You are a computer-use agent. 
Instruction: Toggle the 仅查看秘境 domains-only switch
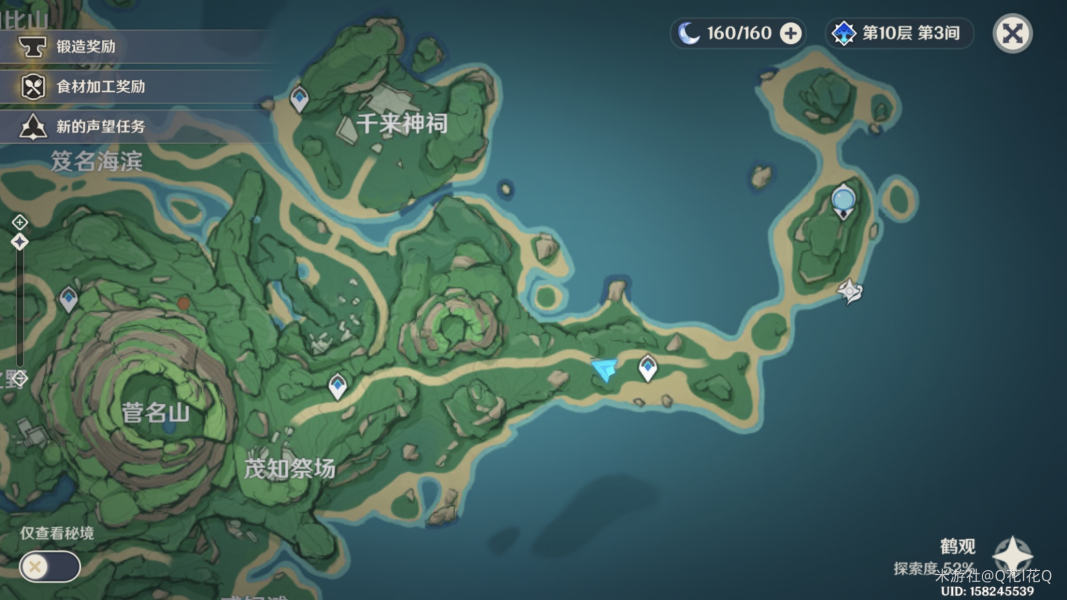(x=50, y=567)
